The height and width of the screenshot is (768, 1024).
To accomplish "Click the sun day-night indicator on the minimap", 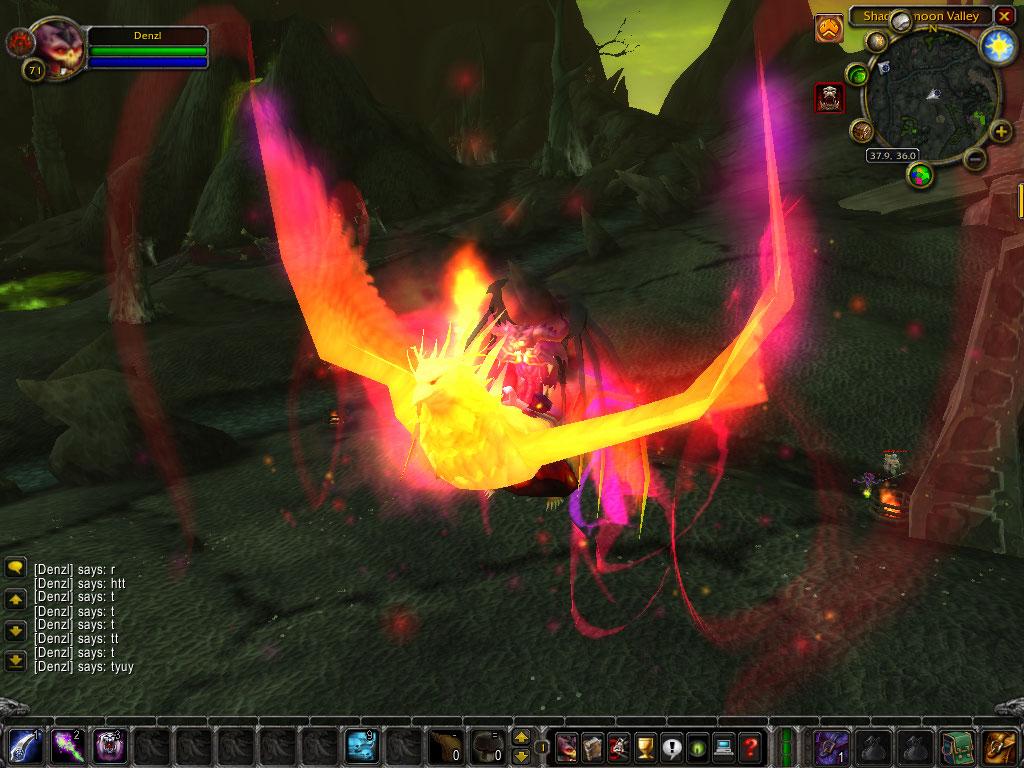I will pos(997,45).
